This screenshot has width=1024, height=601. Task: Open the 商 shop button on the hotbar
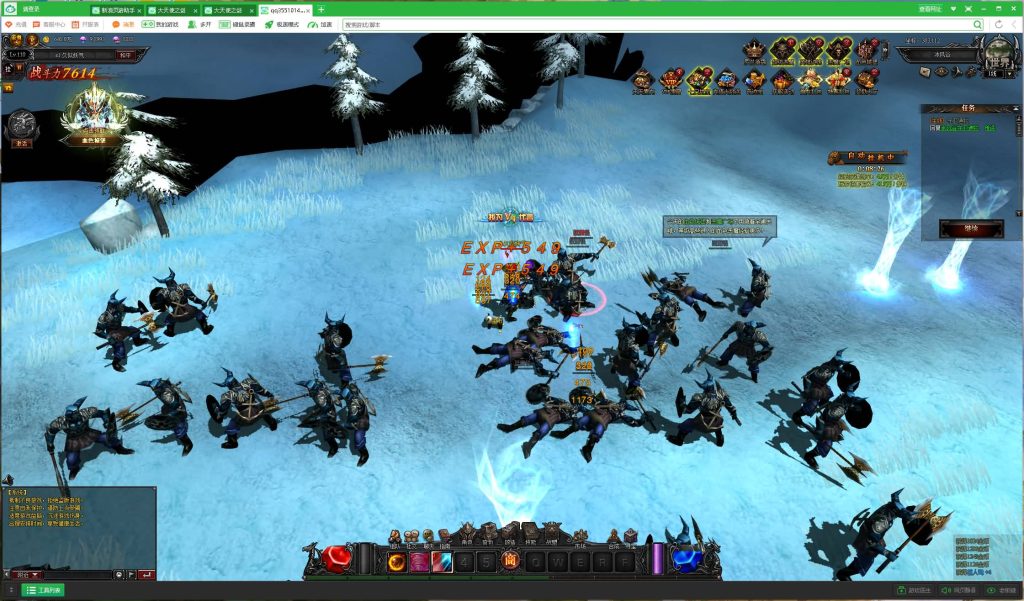pos(509,561)
